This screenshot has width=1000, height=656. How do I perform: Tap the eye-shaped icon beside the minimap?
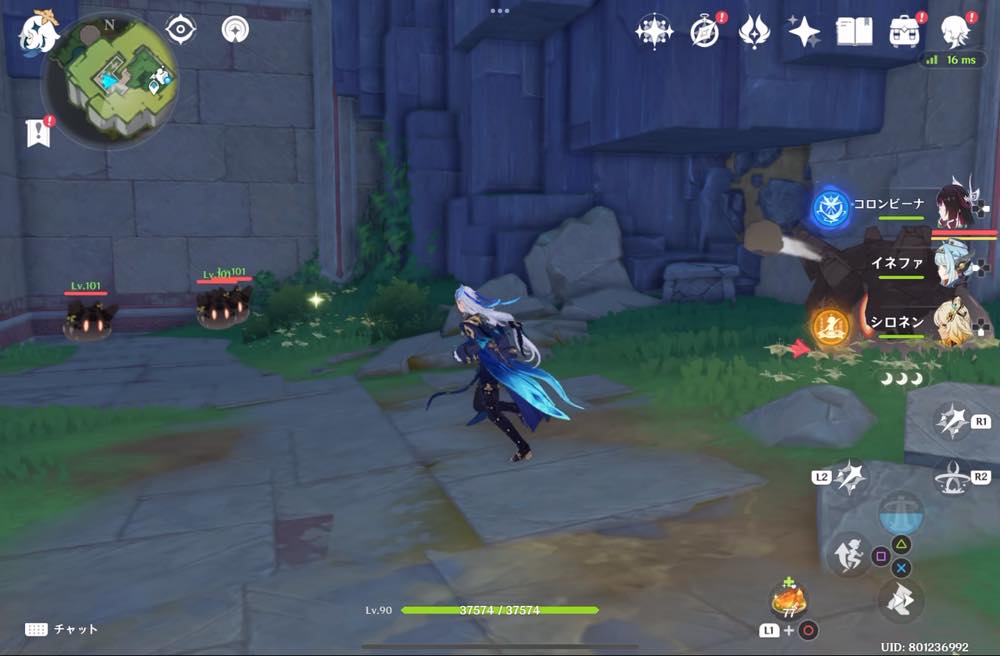[x=180, y=29]
